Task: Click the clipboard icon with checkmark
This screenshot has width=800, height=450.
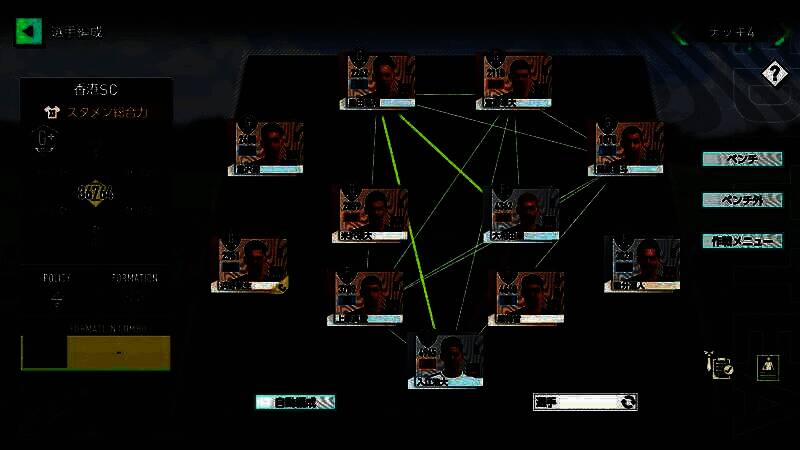Action: [719, 367]
